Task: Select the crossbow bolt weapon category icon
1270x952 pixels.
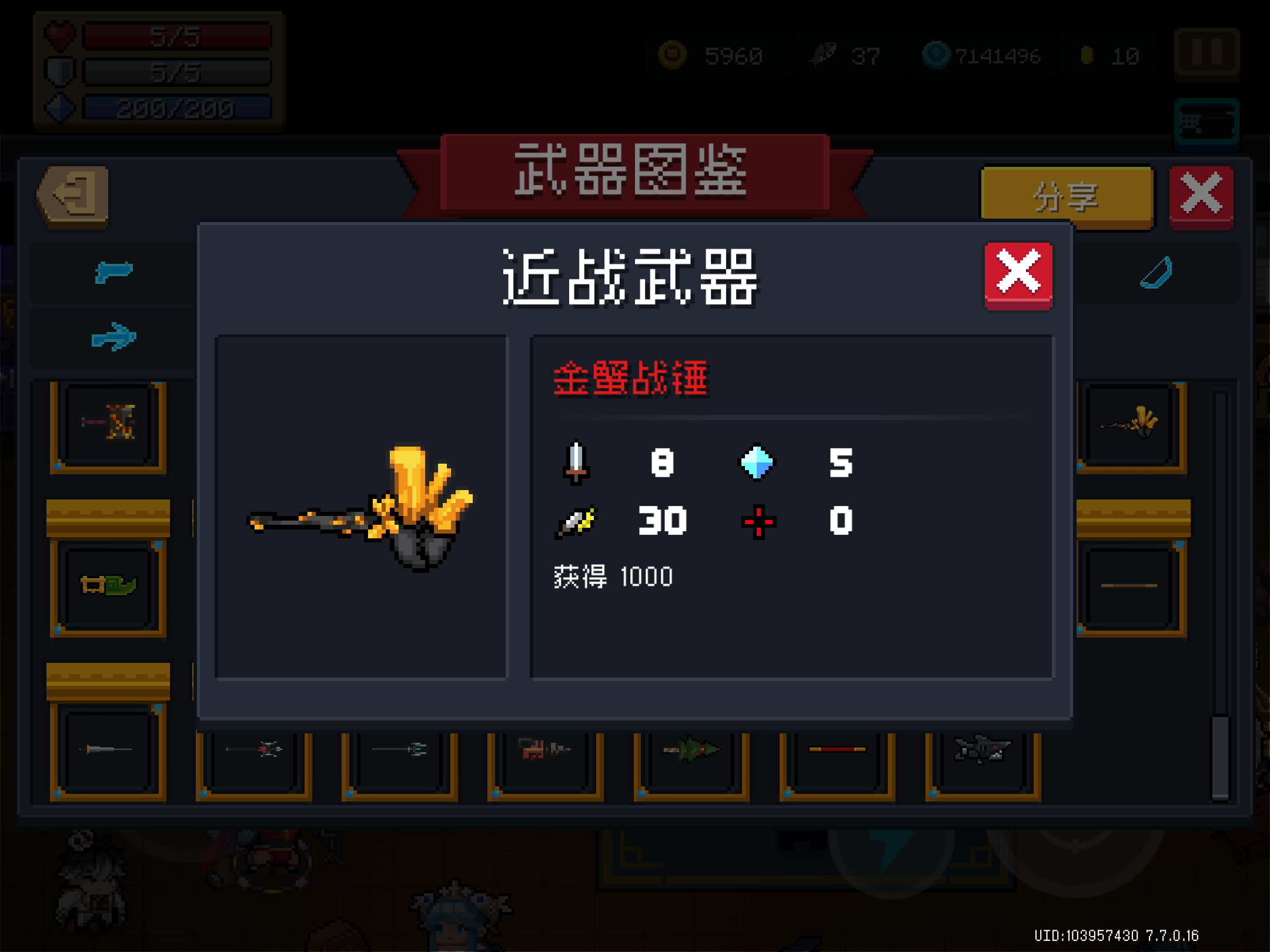Action: (113, 336)
